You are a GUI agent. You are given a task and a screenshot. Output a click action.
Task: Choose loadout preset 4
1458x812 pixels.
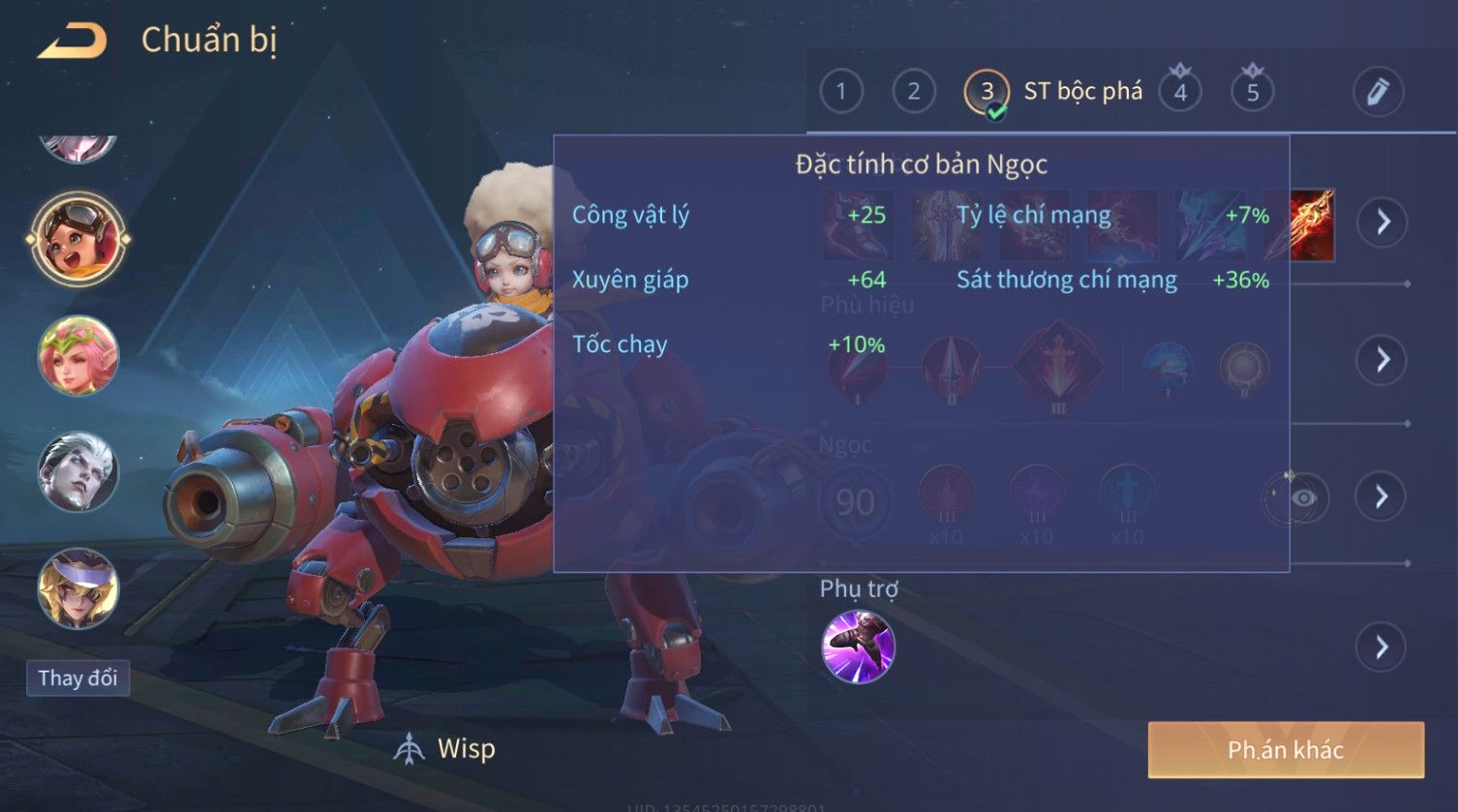coord(1180,92)
